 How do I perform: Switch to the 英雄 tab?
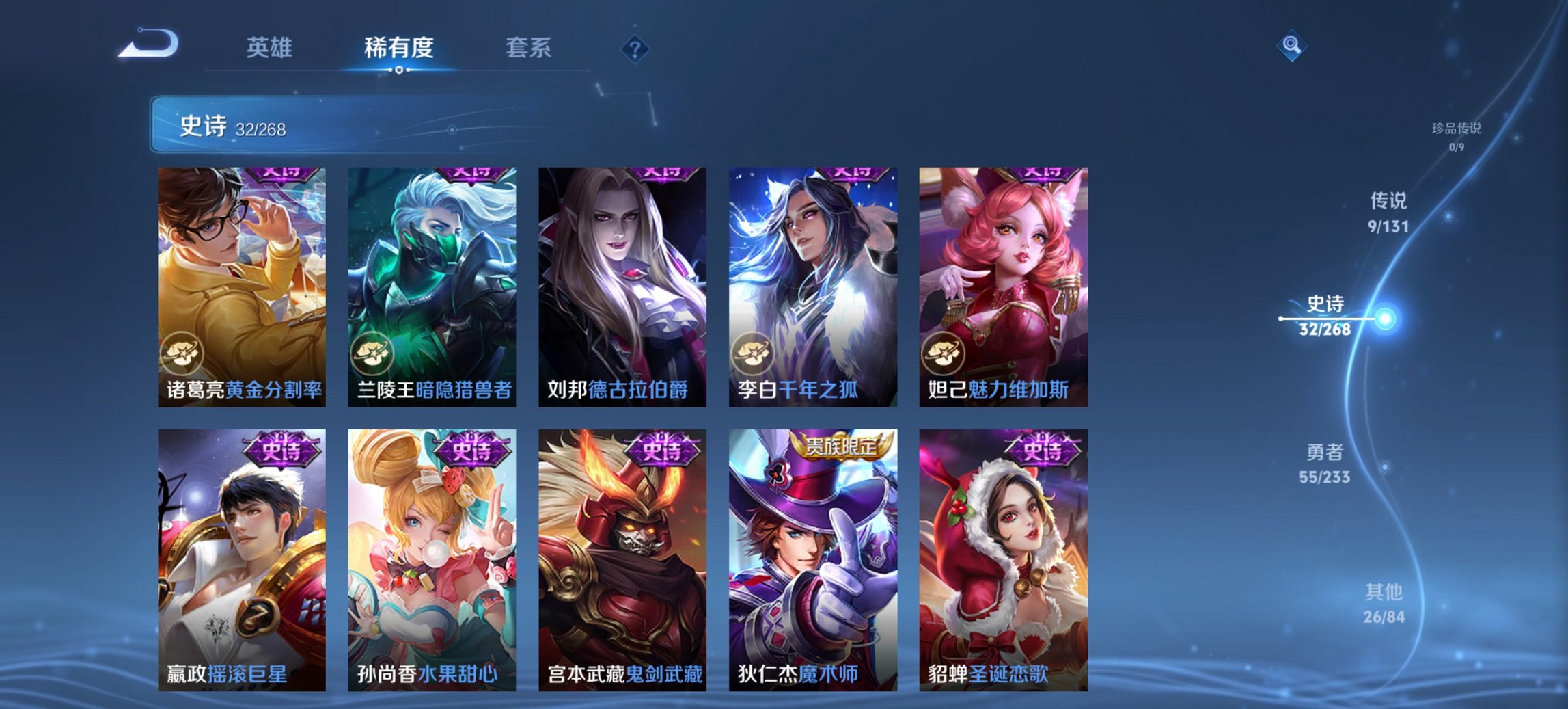[x=271, y=48]
